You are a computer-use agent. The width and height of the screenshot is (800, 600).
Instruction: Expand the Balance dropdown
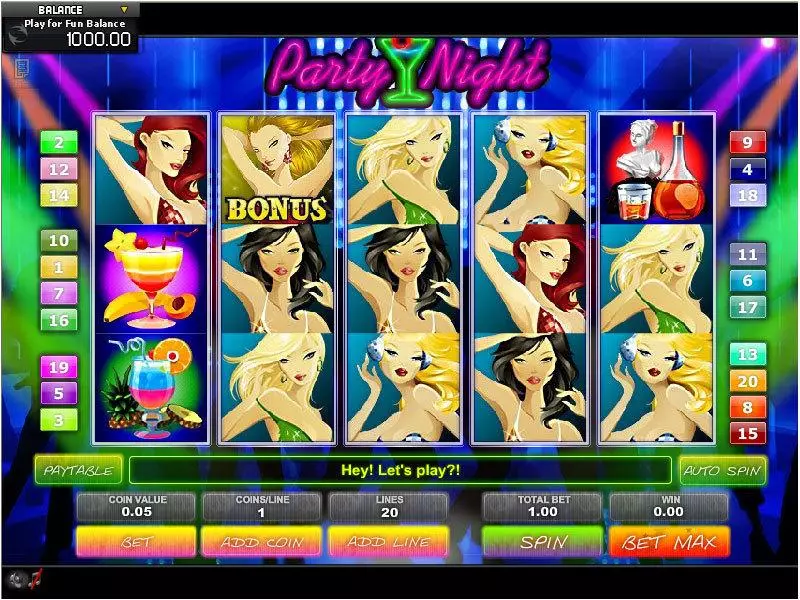click(125, 9)
